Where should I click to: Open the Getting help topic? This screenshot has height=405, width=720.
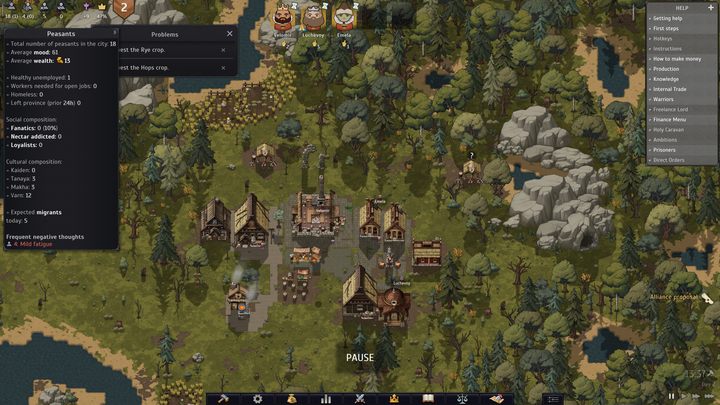(669, 19)
